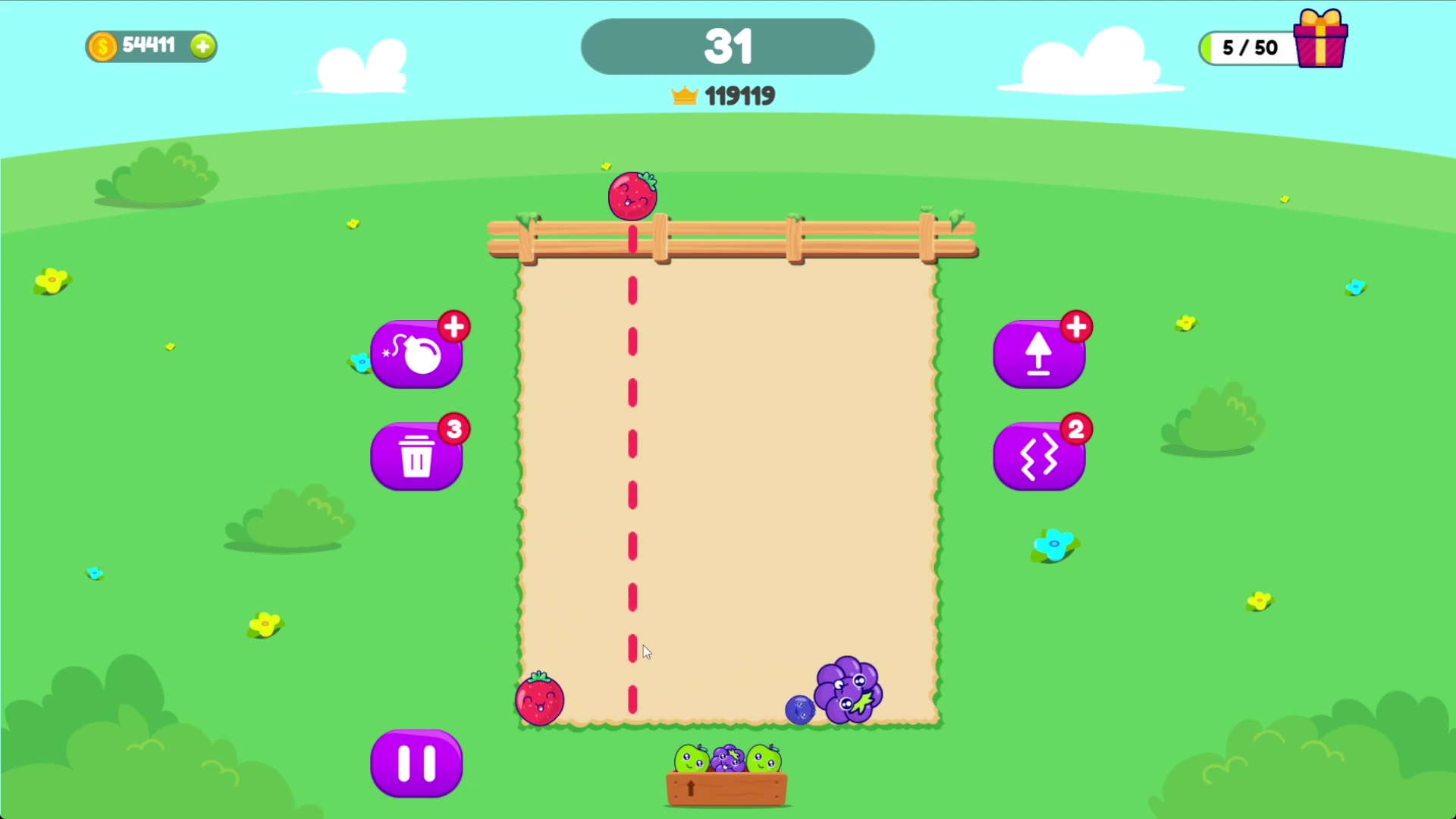Activate the upgrade arrow power-up
This screenshot has width=1456, height=819.
[1040, 353]
